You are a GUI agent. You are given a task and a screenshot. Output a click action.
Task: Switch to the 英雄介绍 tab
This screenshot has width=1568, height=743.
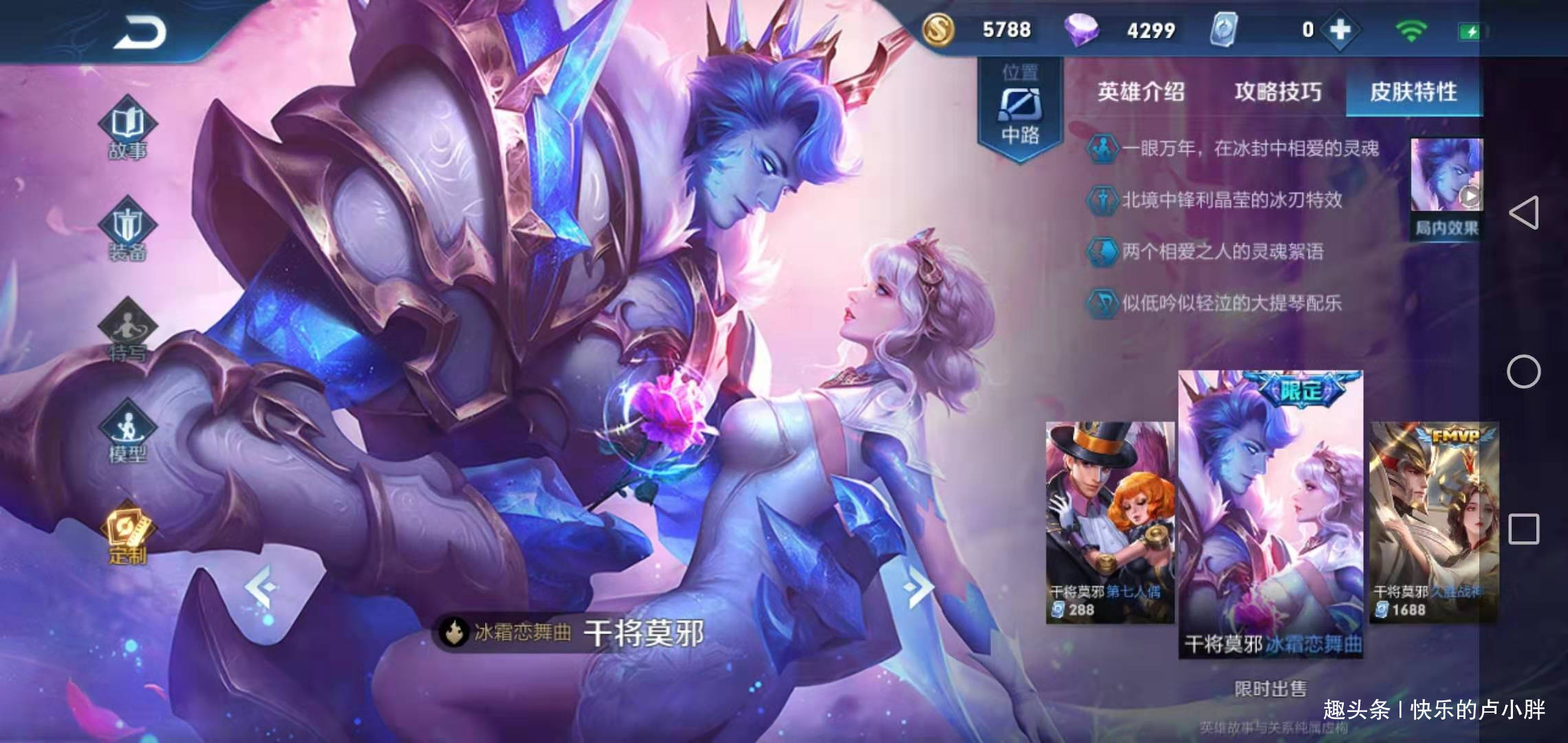coord(1140,91)
